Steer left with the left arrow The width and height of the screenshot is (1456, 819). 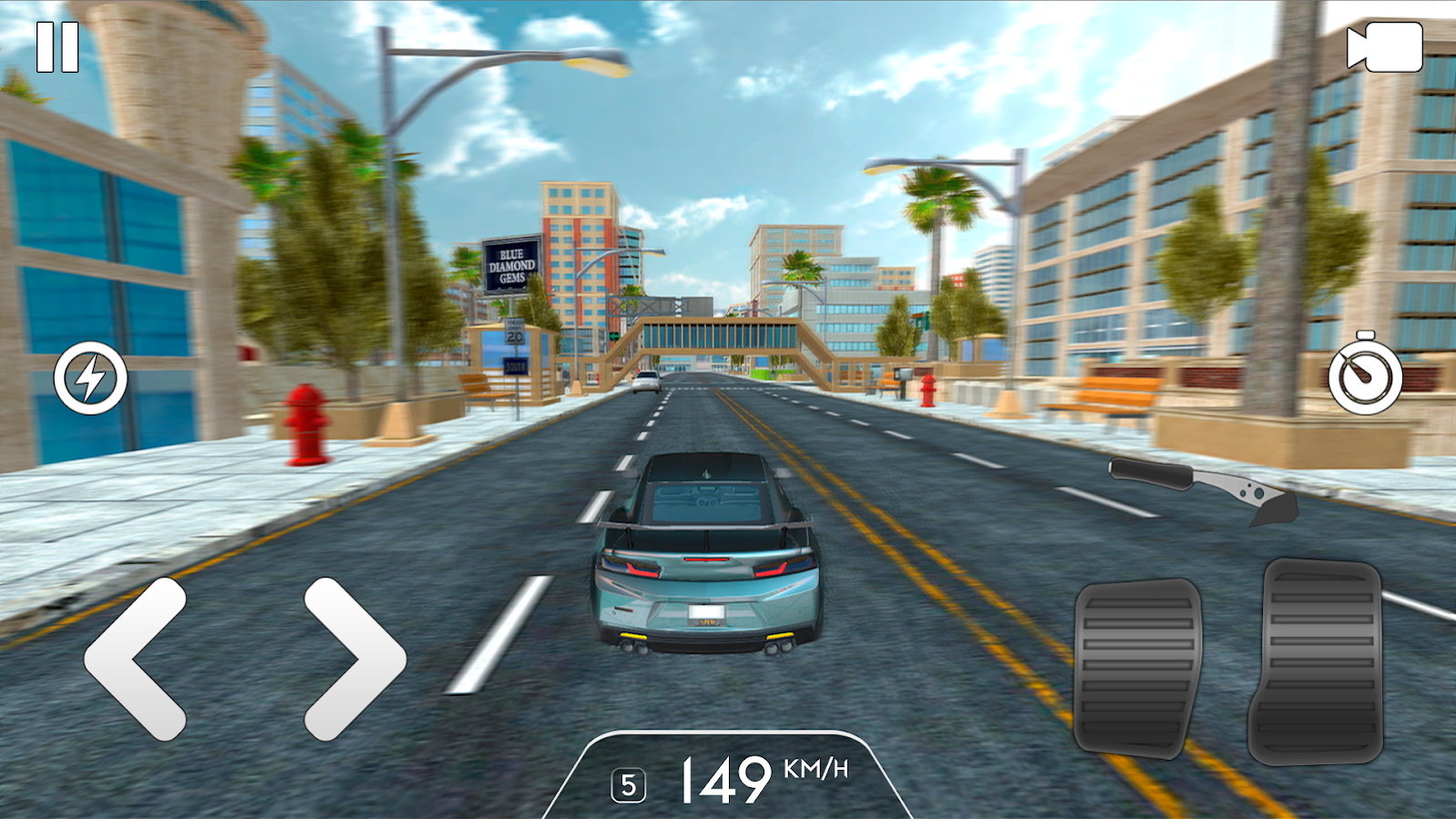point(137,658)
